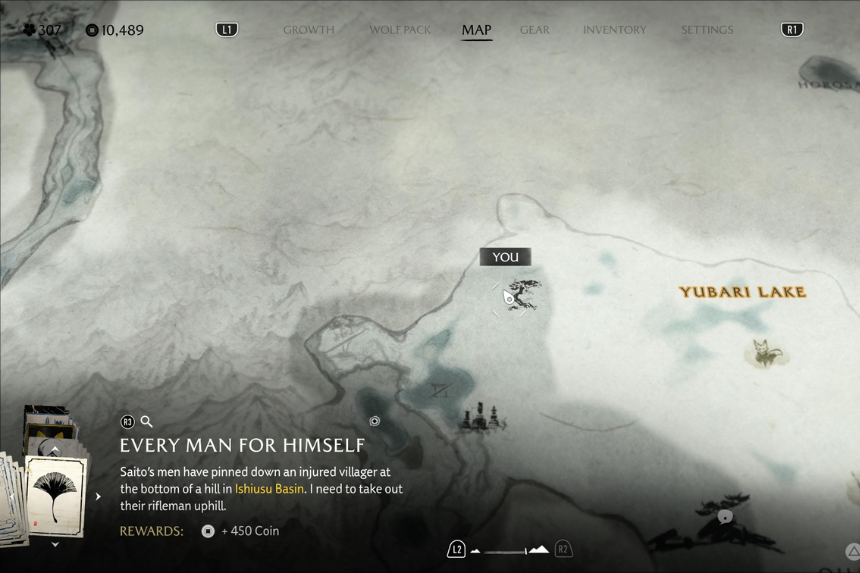Click the small circular objective marker on the map

[x=374, y=421]
